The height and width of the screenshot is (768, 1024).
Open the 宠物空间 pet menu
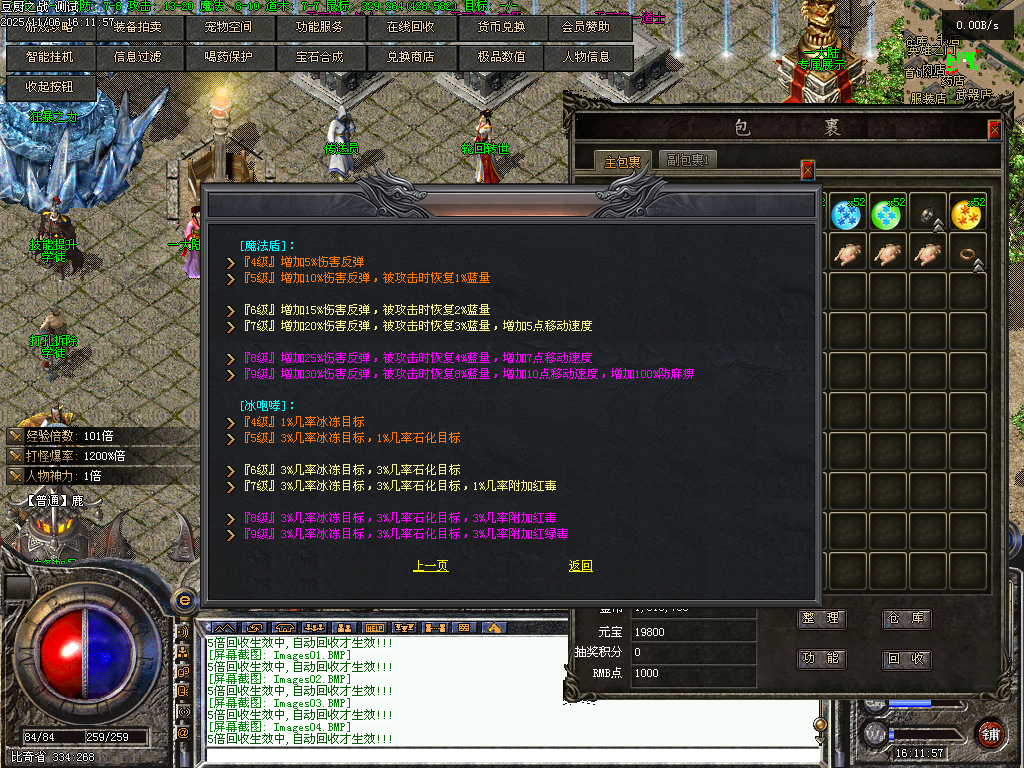click(229, 27)
